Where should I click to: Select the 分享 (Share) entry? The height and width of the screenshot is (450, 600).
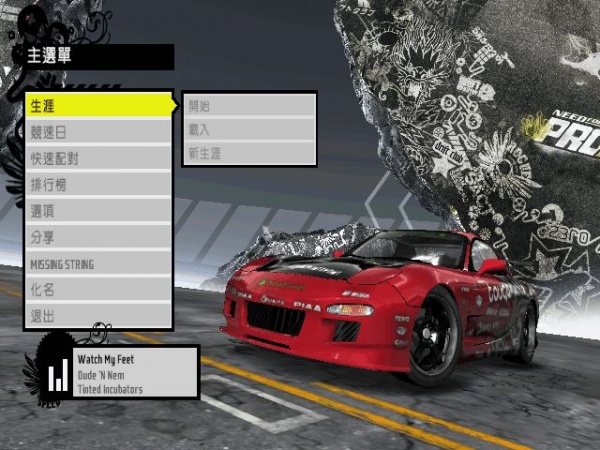click(x=98, y=237)
